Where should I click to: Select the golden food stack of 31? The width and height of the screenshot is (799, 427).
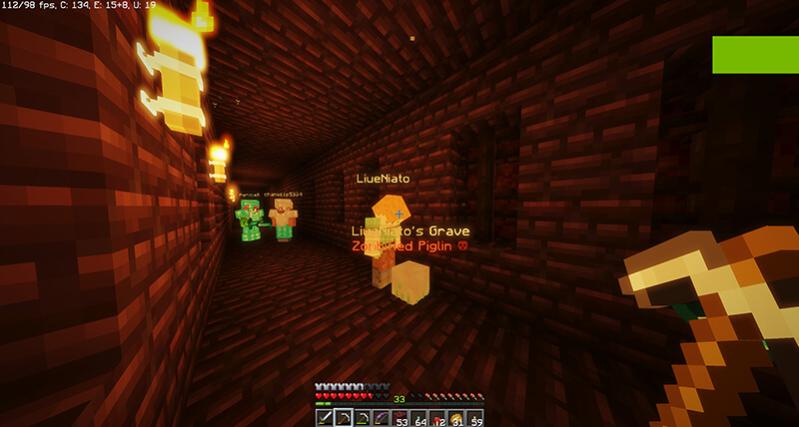coord(455,416)
